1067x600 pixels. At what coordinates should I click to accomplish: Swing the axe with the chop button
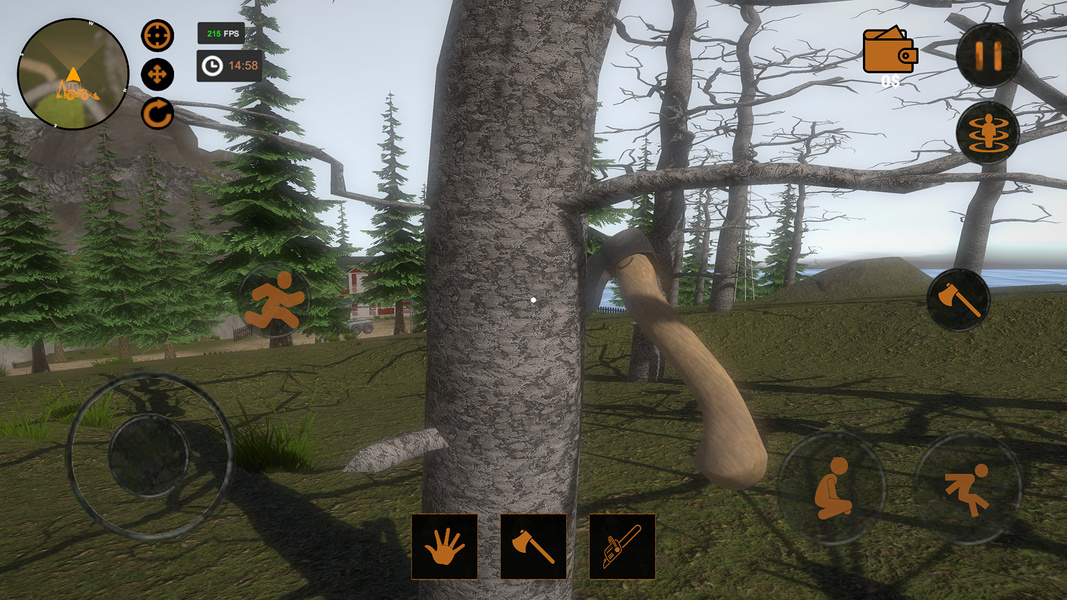coord(958,299)
